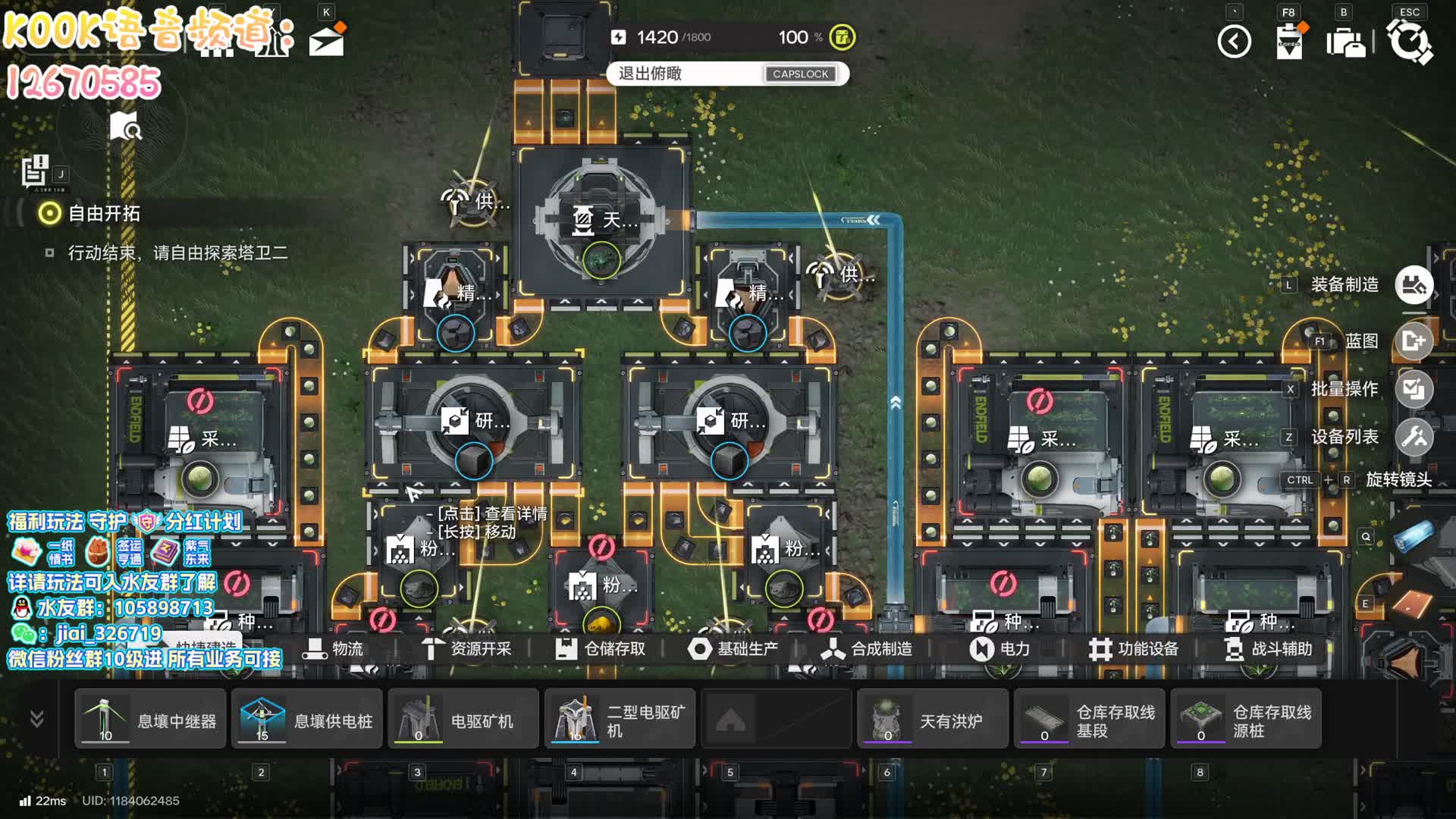Switch to the 合成制造 category
This screenshot has height=819, width=1456.
[866, 649]
